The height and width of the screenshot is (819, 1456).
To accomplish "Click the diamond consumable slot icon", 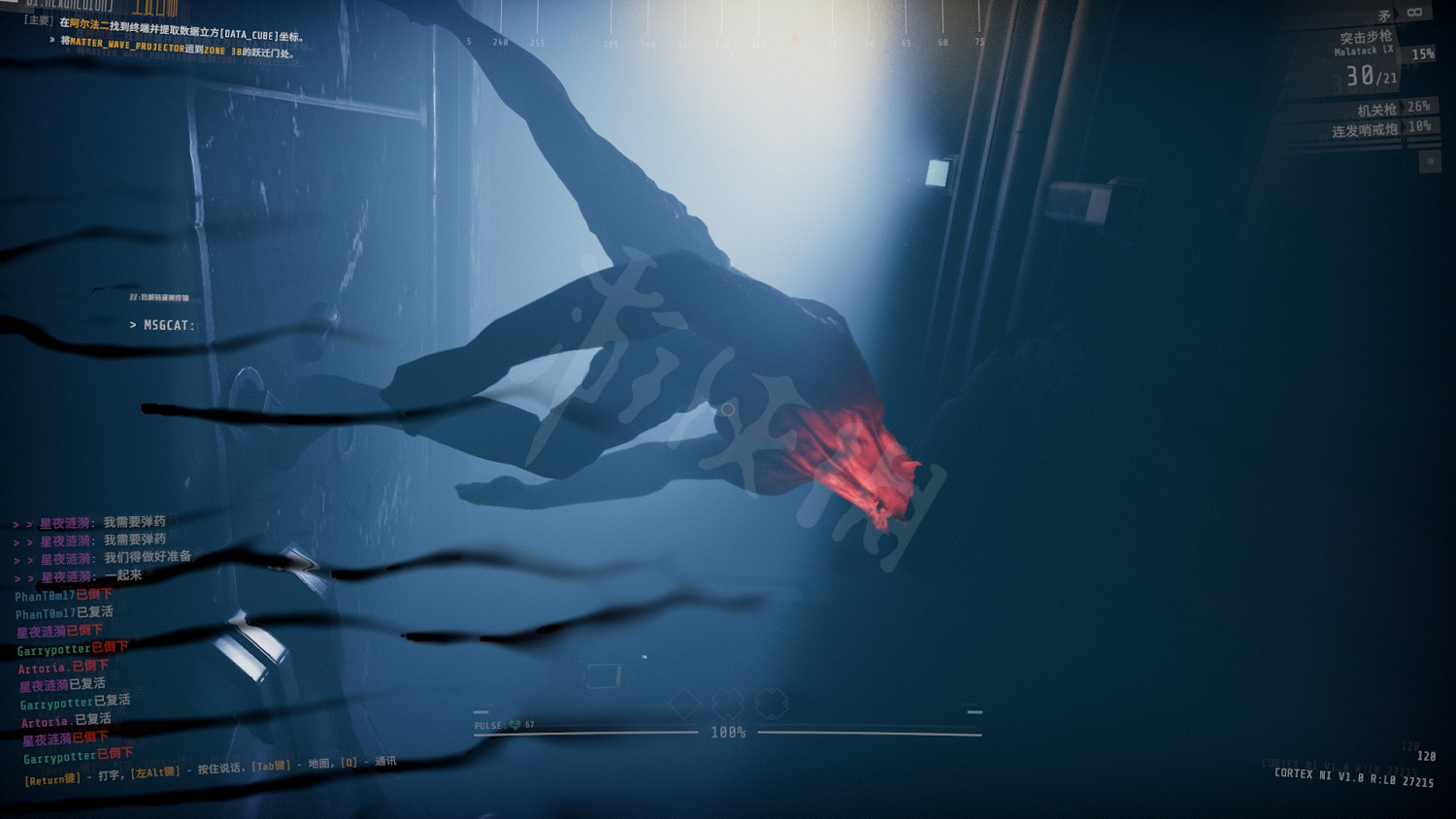I will coord(682,701).
